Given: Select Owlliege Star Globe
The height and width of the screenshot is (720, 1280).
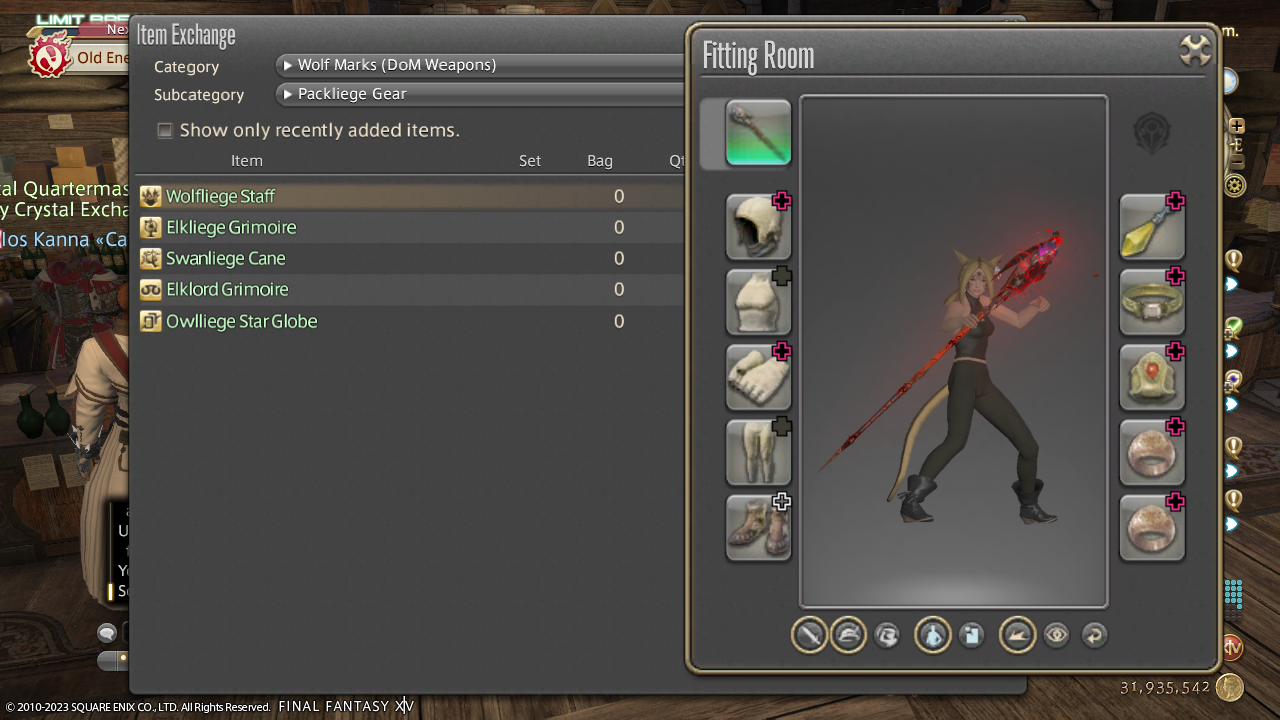Looking at the screenshot, I should pyautogui.click(x=241, y=321).
